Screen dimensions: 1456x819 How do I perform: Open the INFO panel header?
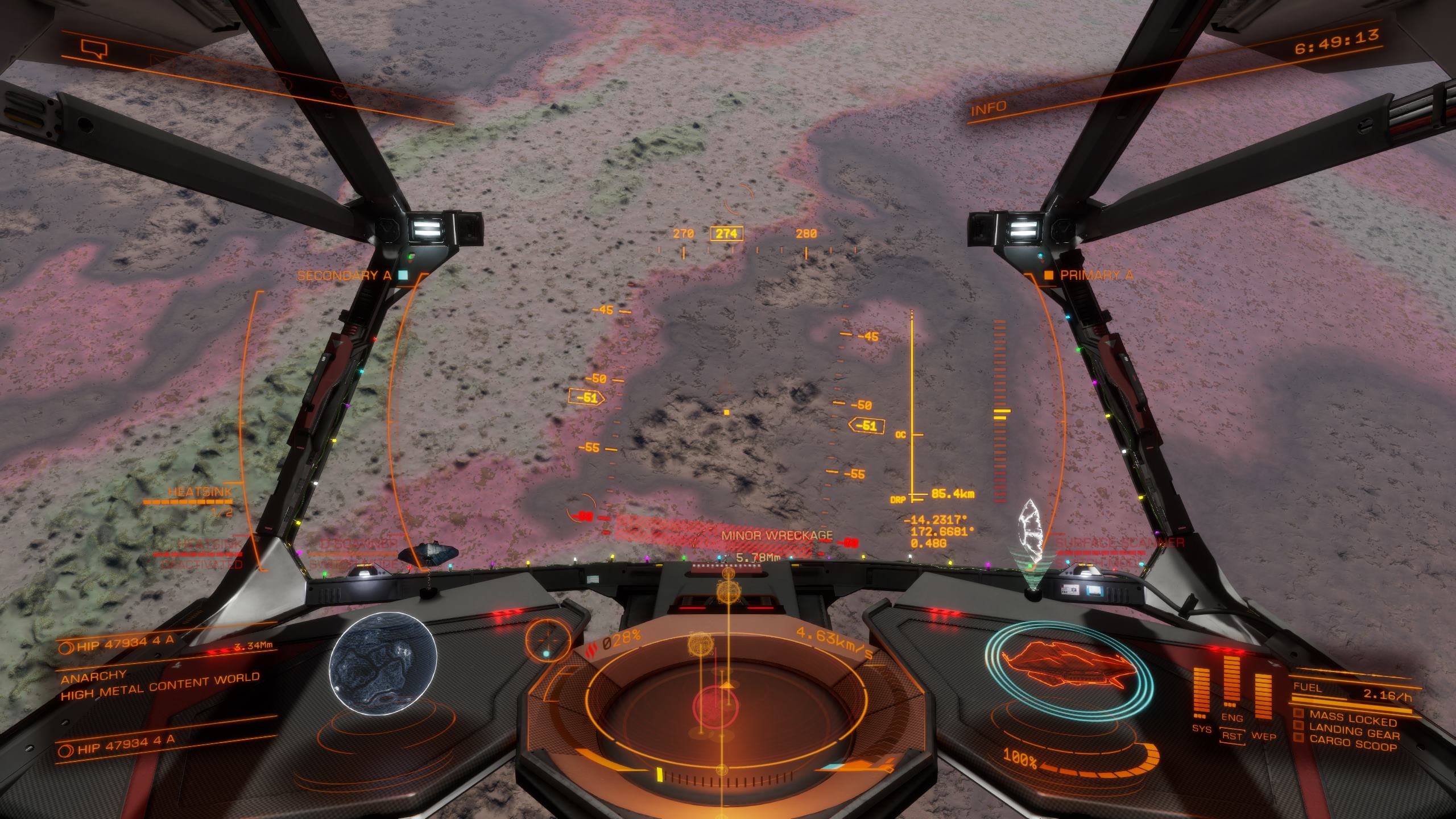click(988, 107)
